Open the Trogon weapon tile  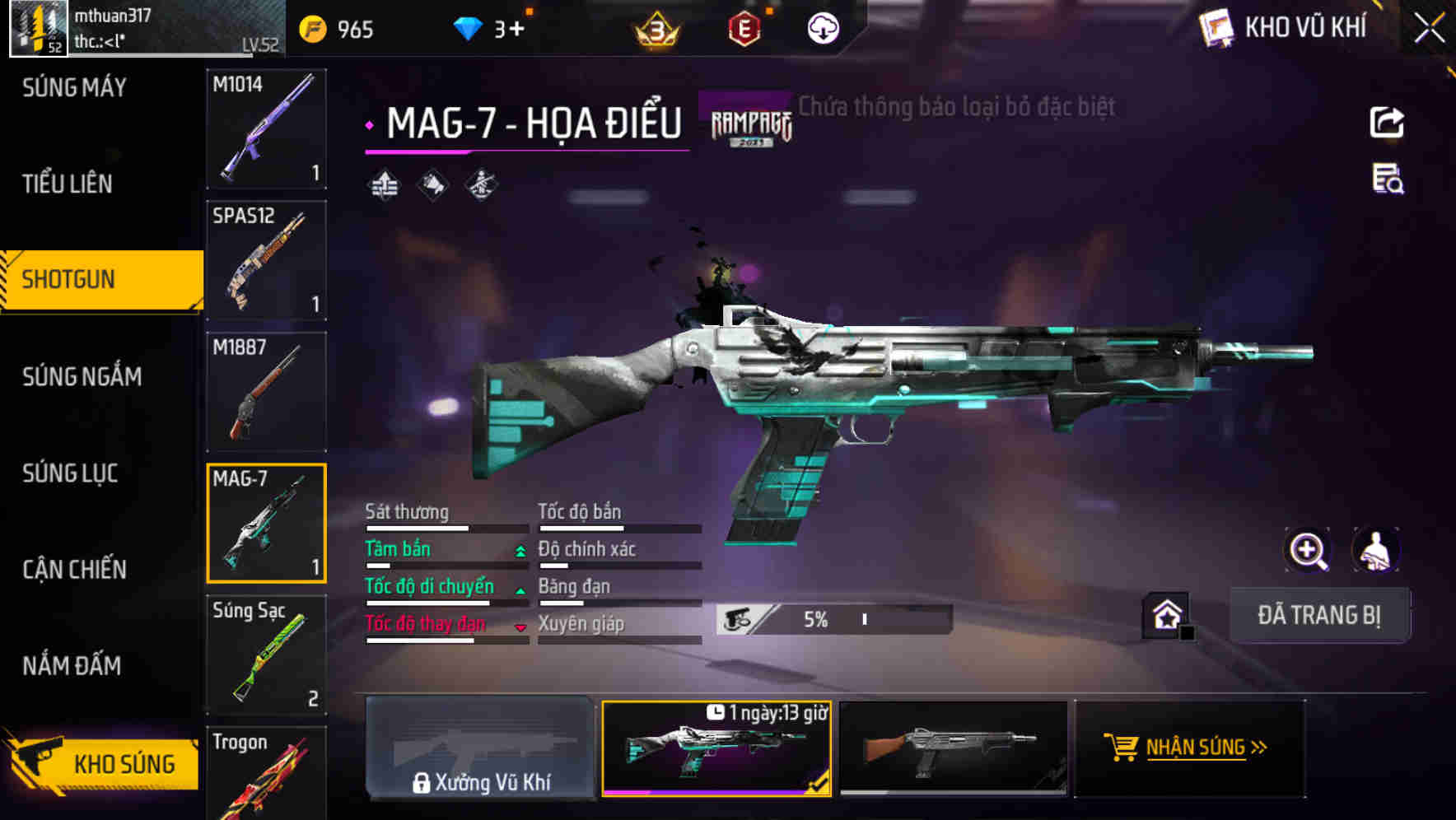coord(266,774)
